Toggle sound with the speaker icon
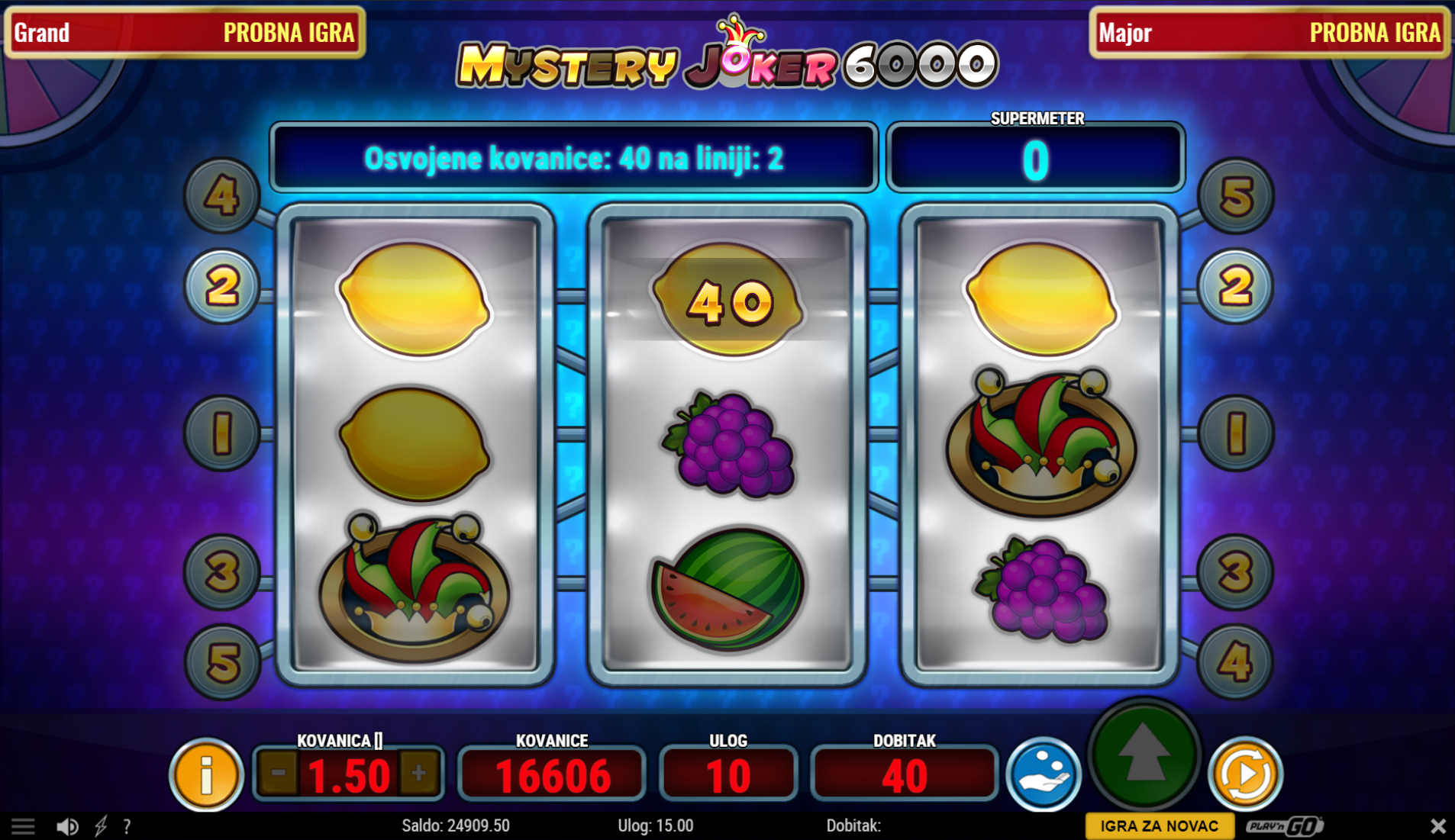1455x840 pixels. [x=67, y=826]
